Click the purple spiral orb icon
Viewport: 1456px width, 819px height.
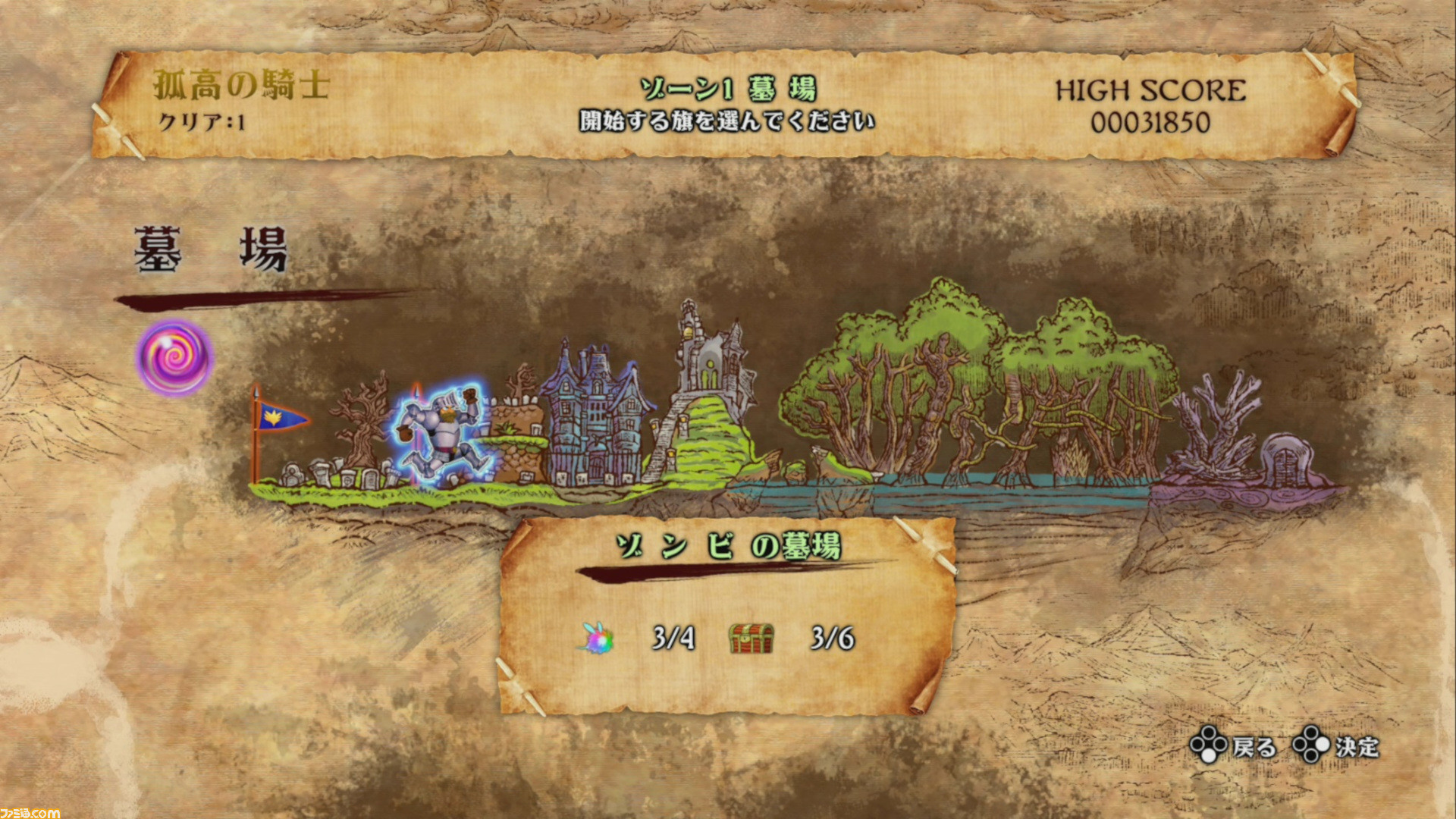pyautogui.click(x=174, y=357)
